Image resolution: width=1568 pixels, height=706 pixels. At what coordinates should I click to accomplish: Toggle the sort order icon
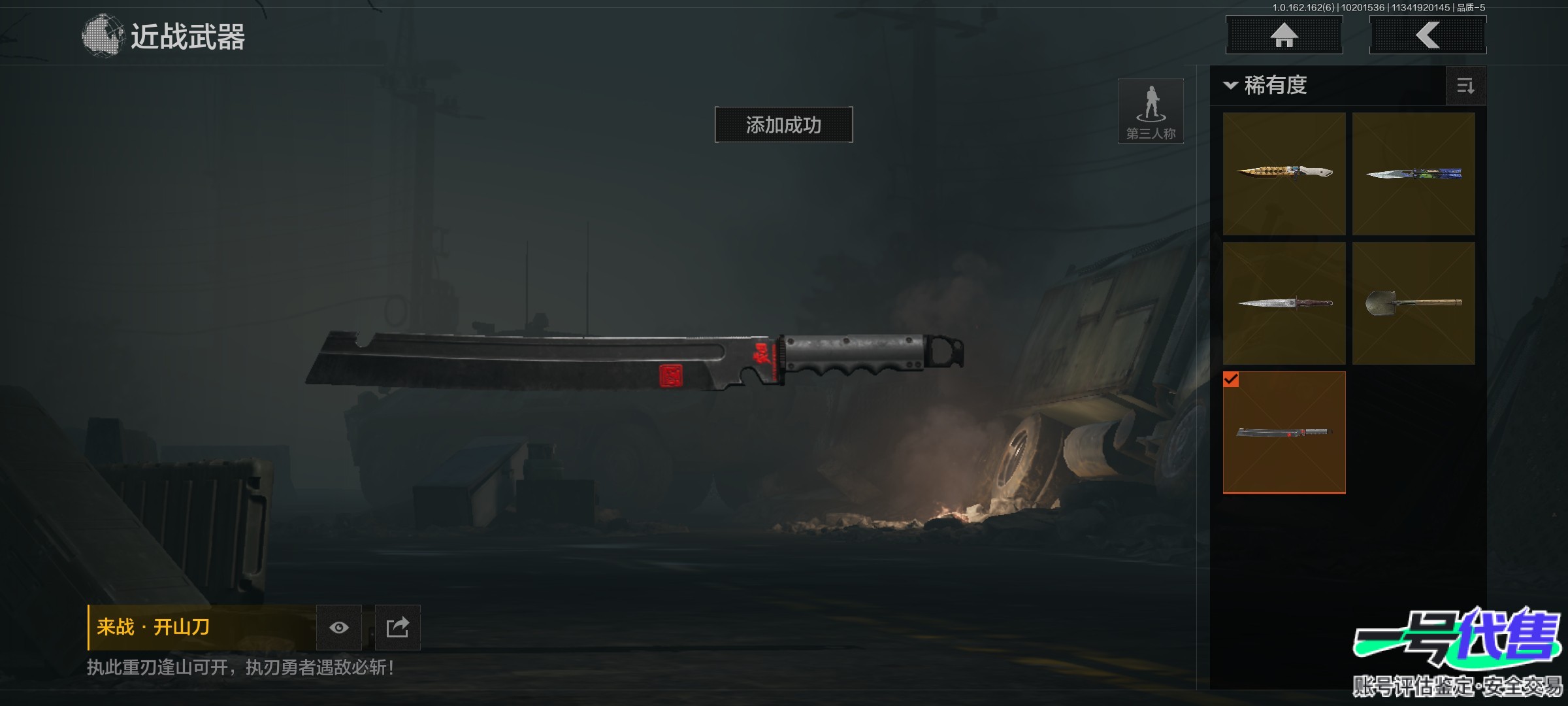[x=1465, y=86]
